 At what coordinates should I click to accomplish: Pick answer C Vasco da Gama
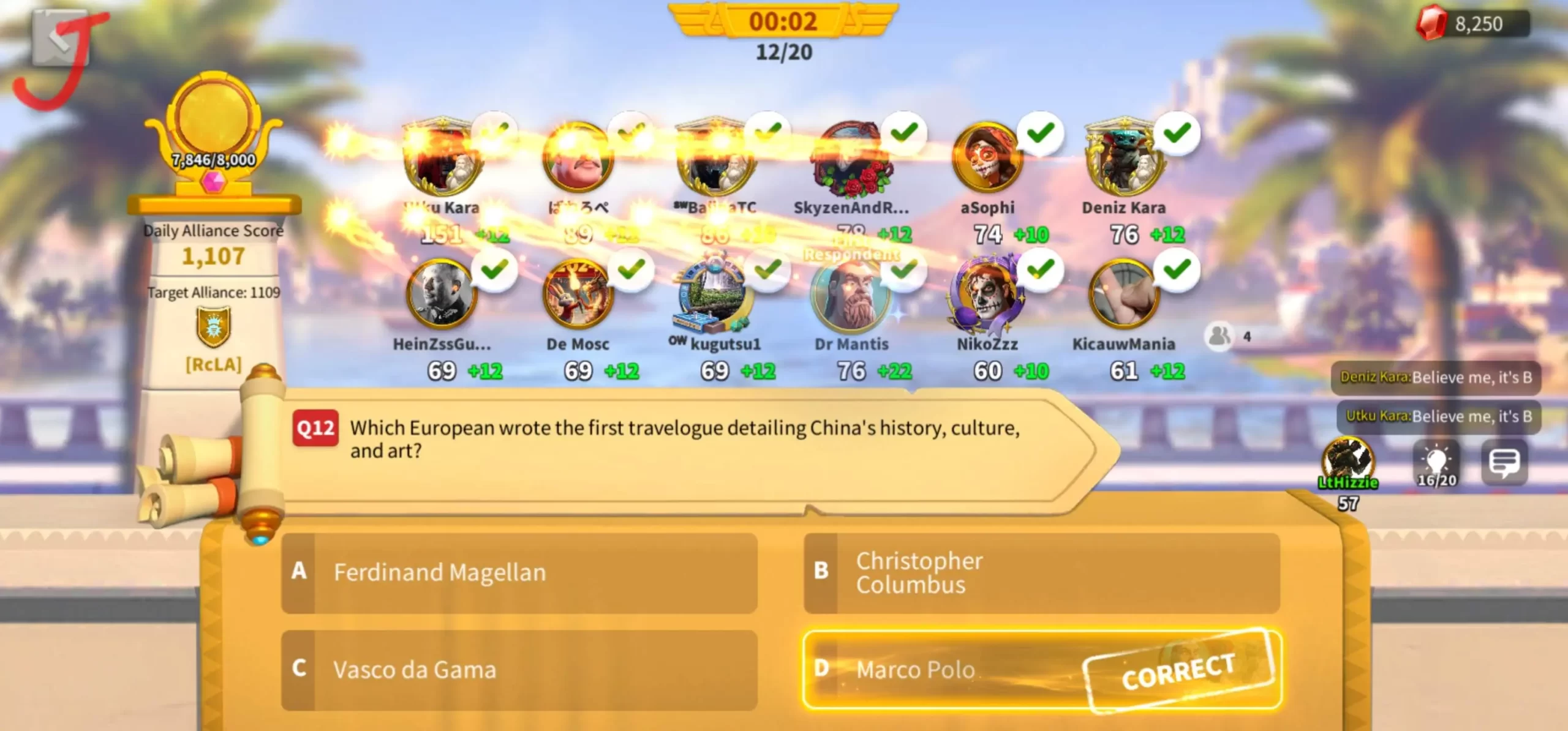coord(519,669)
